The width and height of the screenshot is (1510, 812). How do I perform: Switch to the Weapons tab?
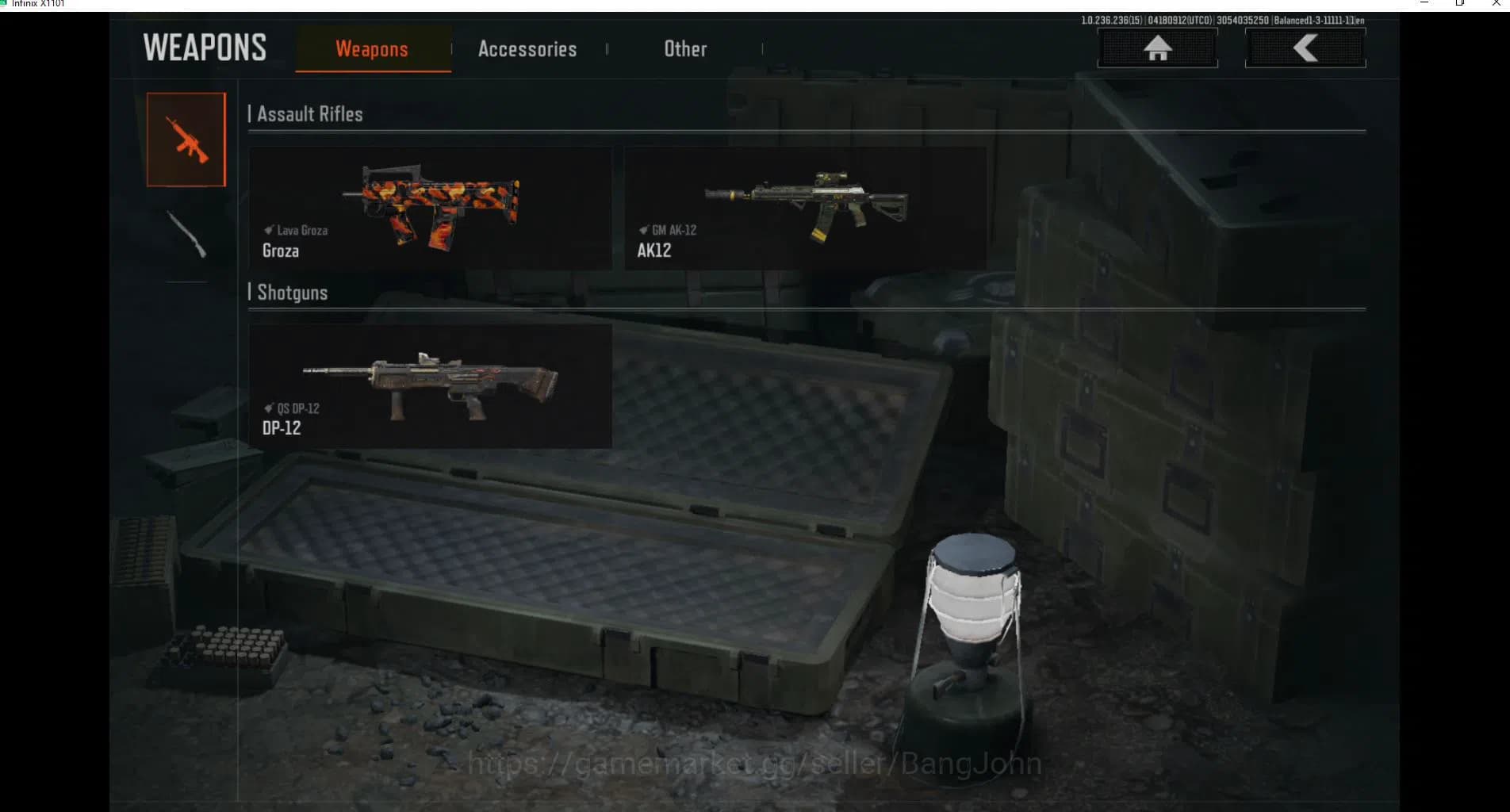point(372,49)
